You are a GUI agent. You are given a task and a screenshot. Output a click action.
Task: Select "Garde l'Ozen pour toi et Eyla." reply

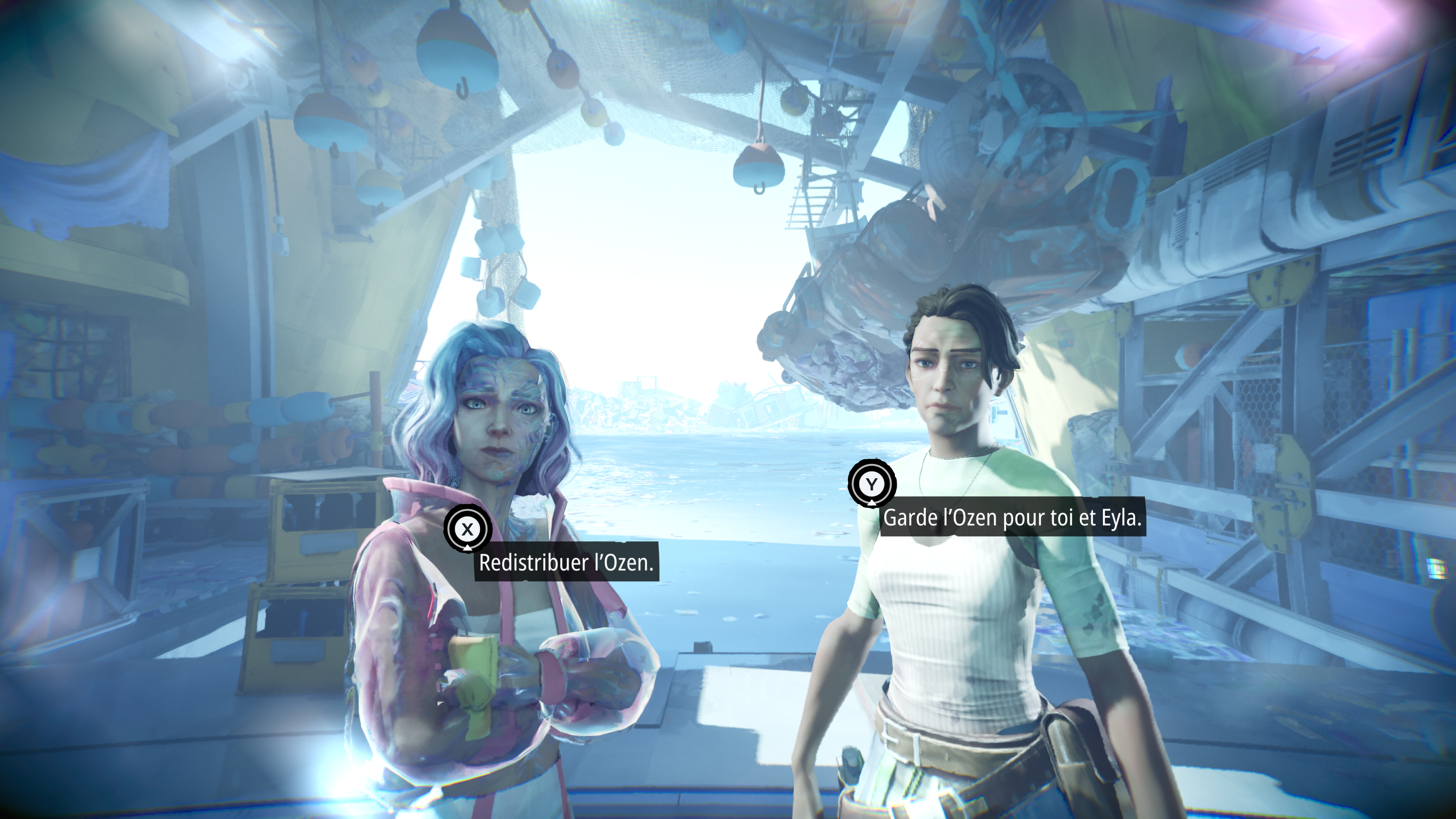tap(1012, 517)
